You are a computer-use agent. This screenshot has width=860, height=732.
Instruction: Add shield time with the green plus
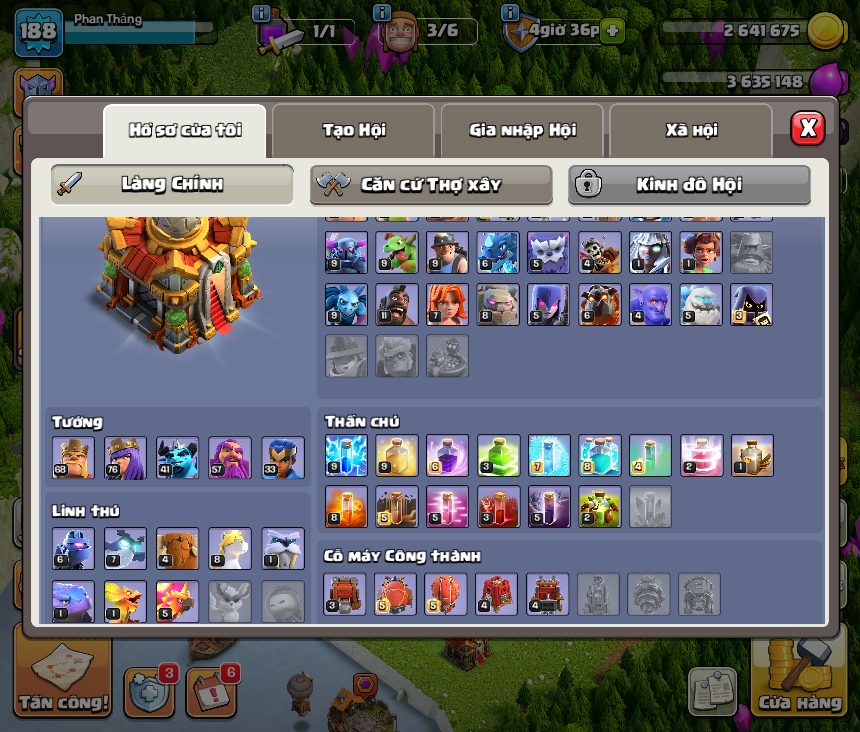pyautogui.click(x=611, y=31)
